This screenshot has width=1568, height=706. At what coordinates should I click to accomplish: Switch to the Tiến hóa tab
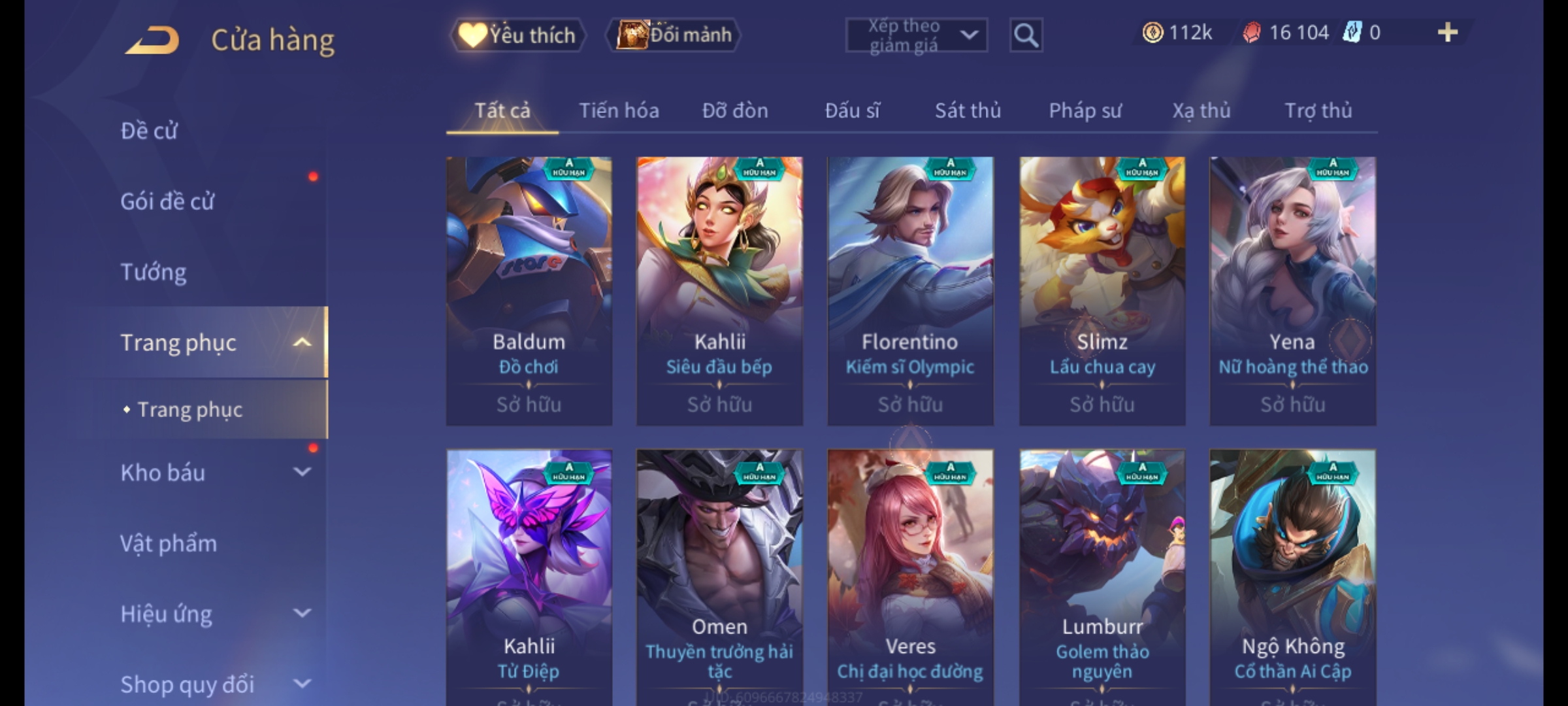[x=619, y=111]
